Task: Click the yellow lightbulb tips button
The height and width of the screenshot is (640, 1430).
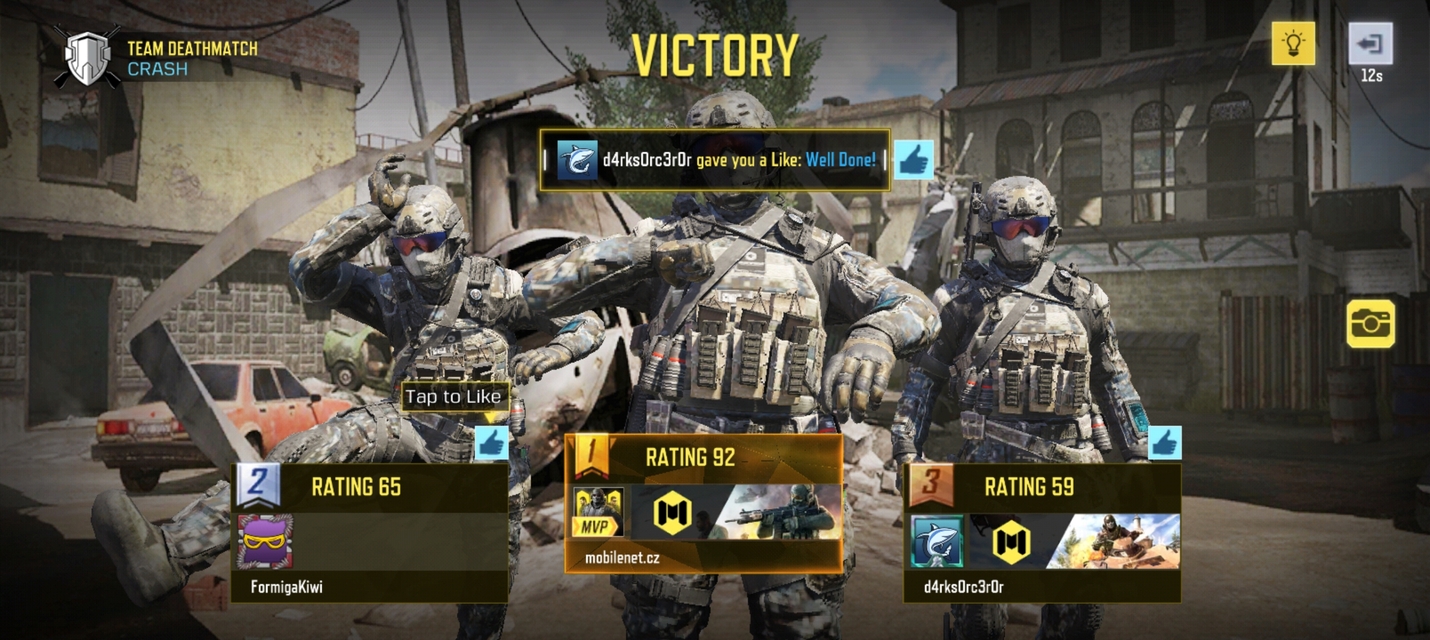Action: 1293,43
